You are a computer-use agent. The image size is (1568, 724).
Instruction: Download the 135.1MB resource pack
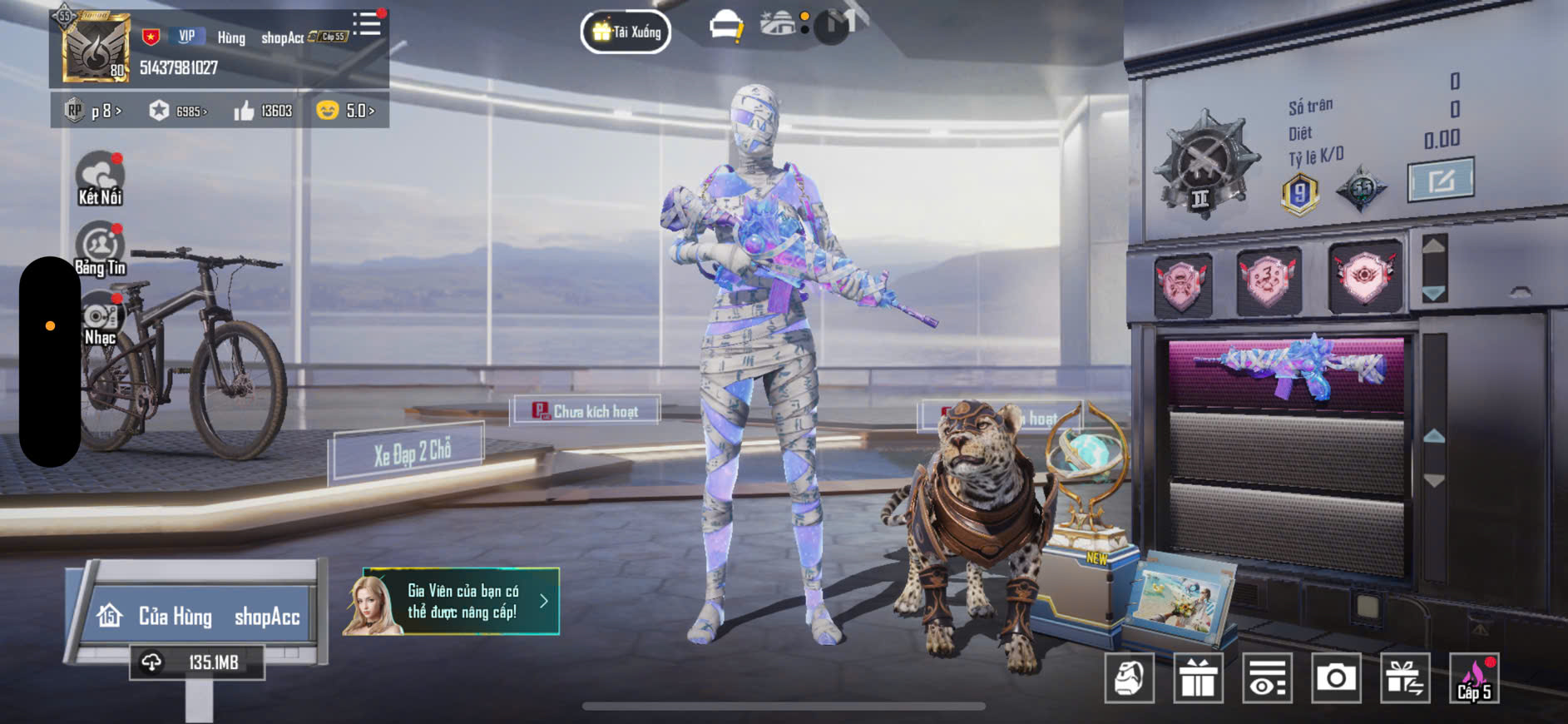[x=197, y=662]
